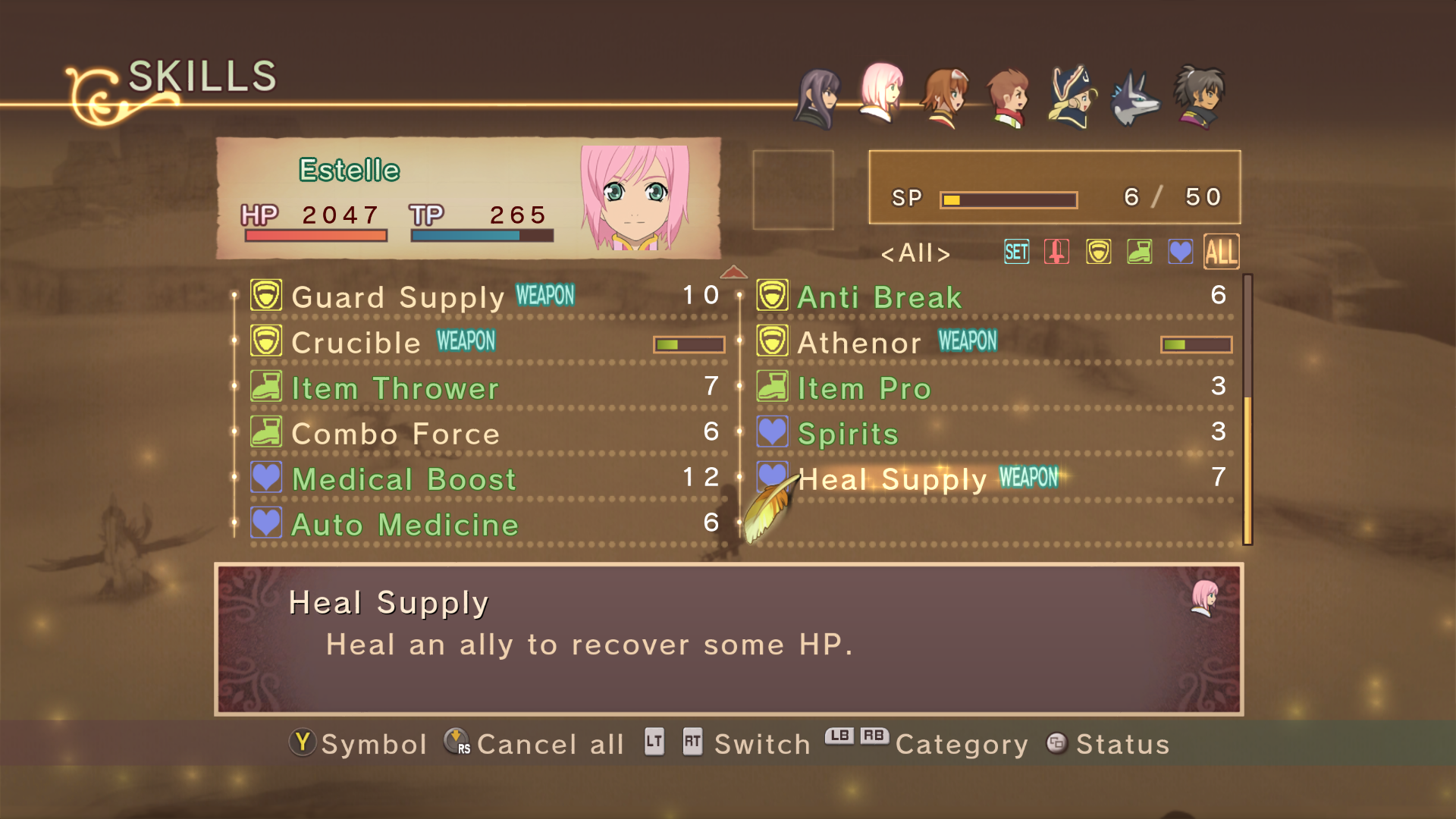Select the Item Pro skill

(x=864, y=388)
